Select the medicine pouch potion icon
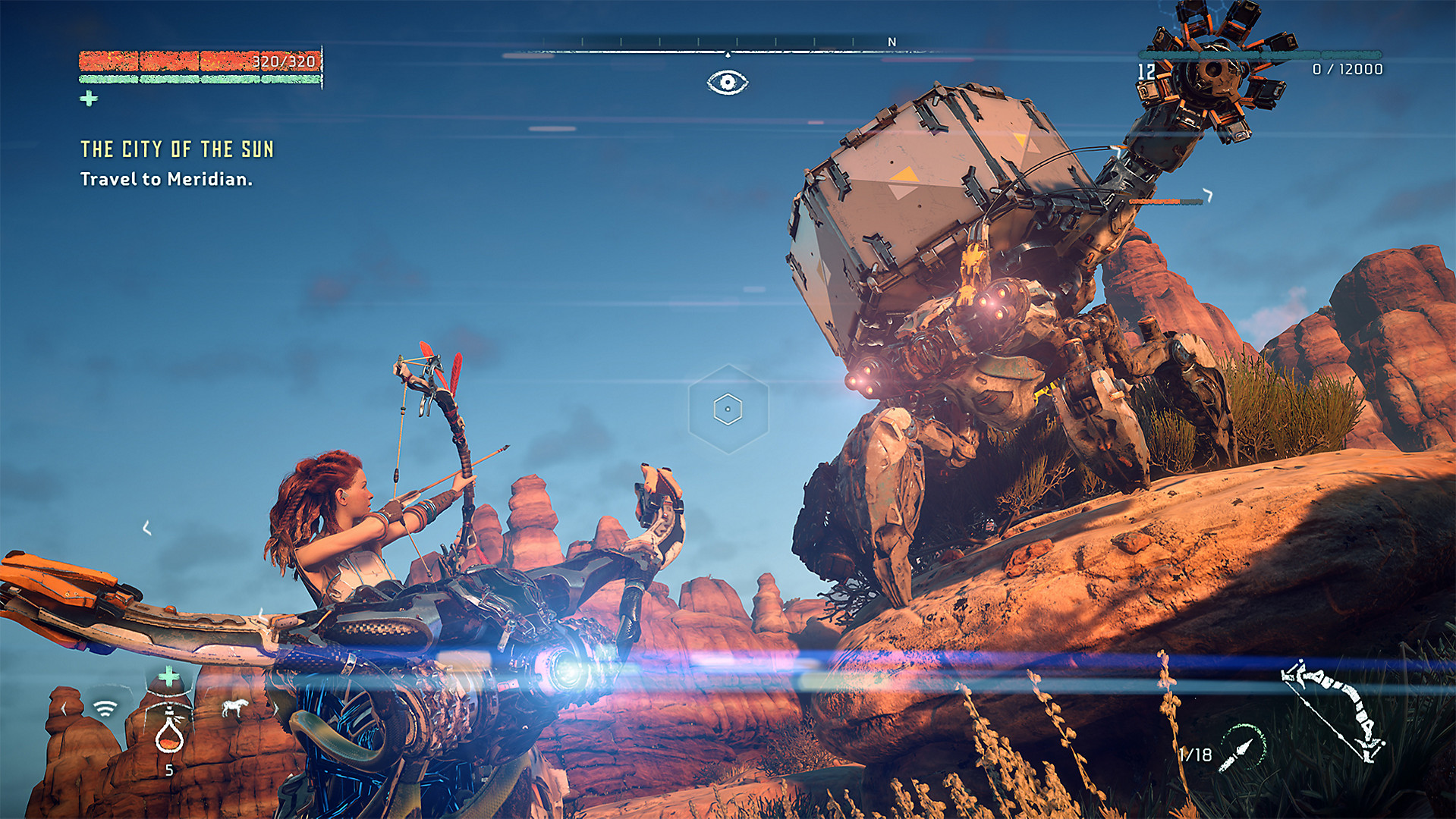 click(168, 737)
